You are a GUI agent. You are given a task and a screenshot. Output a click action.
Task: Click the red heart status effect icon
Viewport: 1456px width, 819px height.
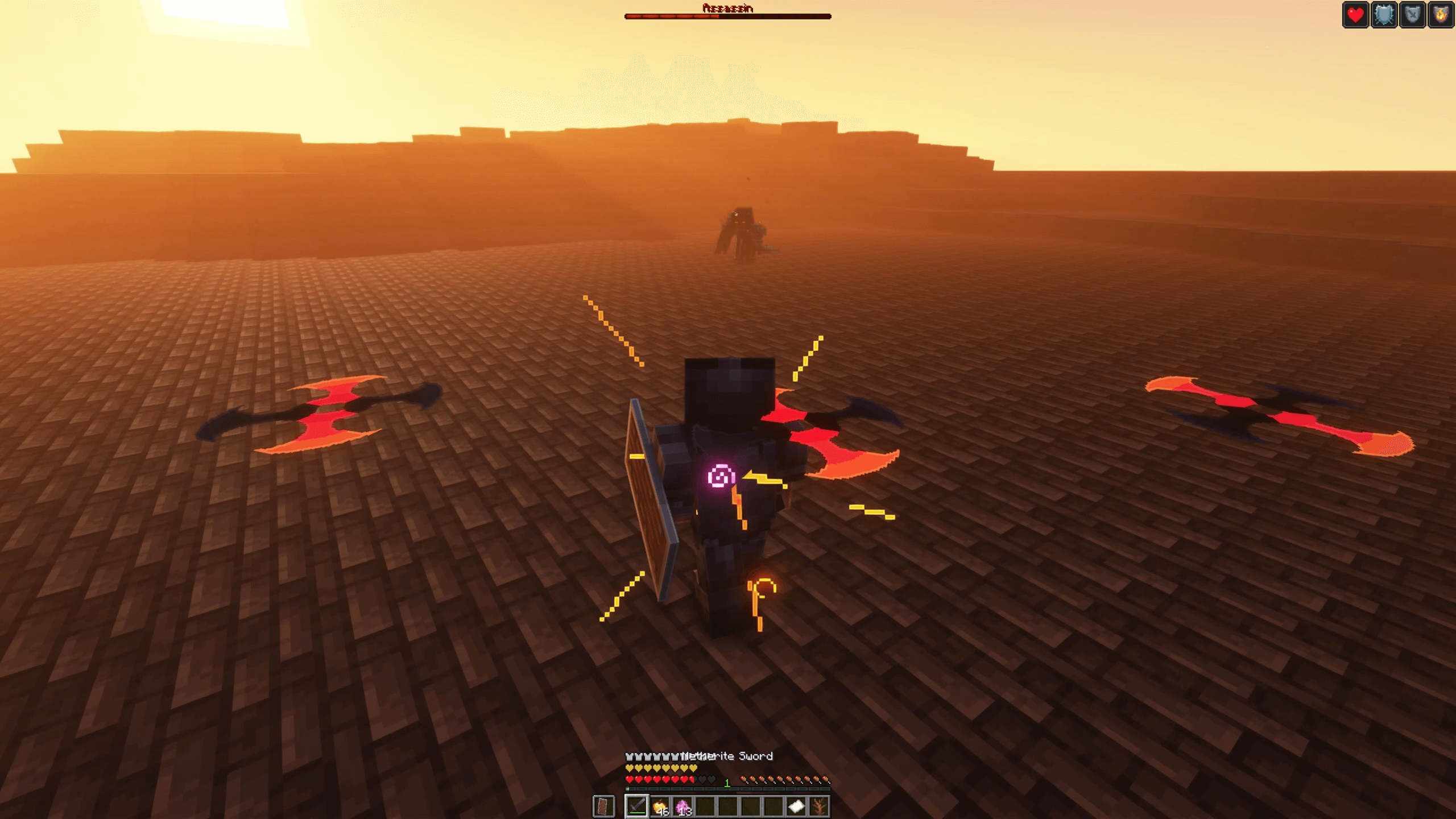[x=1355, y=15]
